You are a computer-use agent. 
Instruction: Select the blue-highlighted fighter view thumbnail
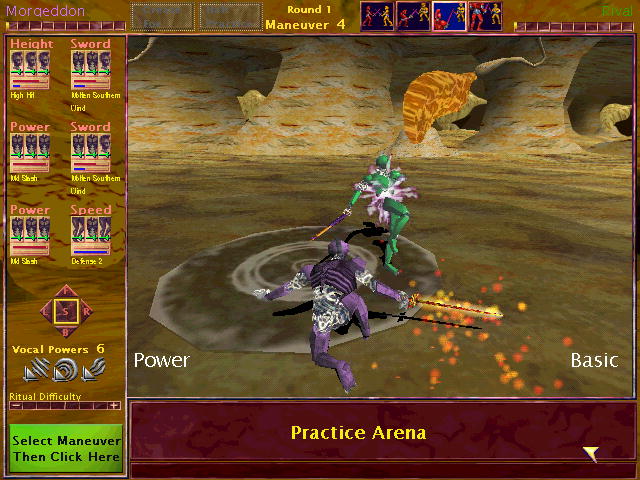tap(449, 16)
